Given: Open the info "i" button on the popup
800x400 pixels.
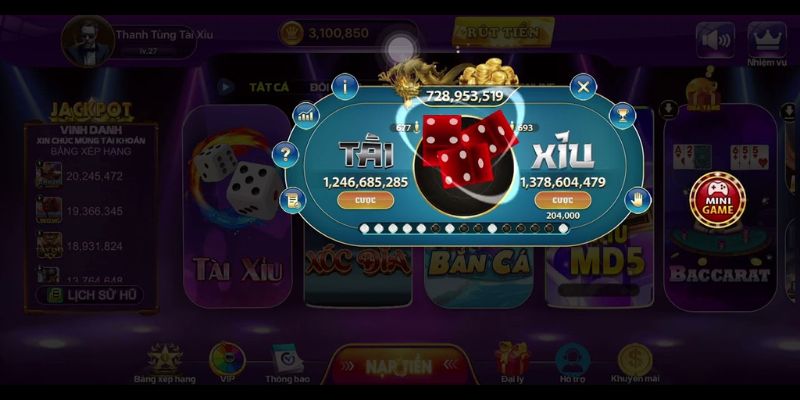Looking at the screenshot, I should 347,86.
